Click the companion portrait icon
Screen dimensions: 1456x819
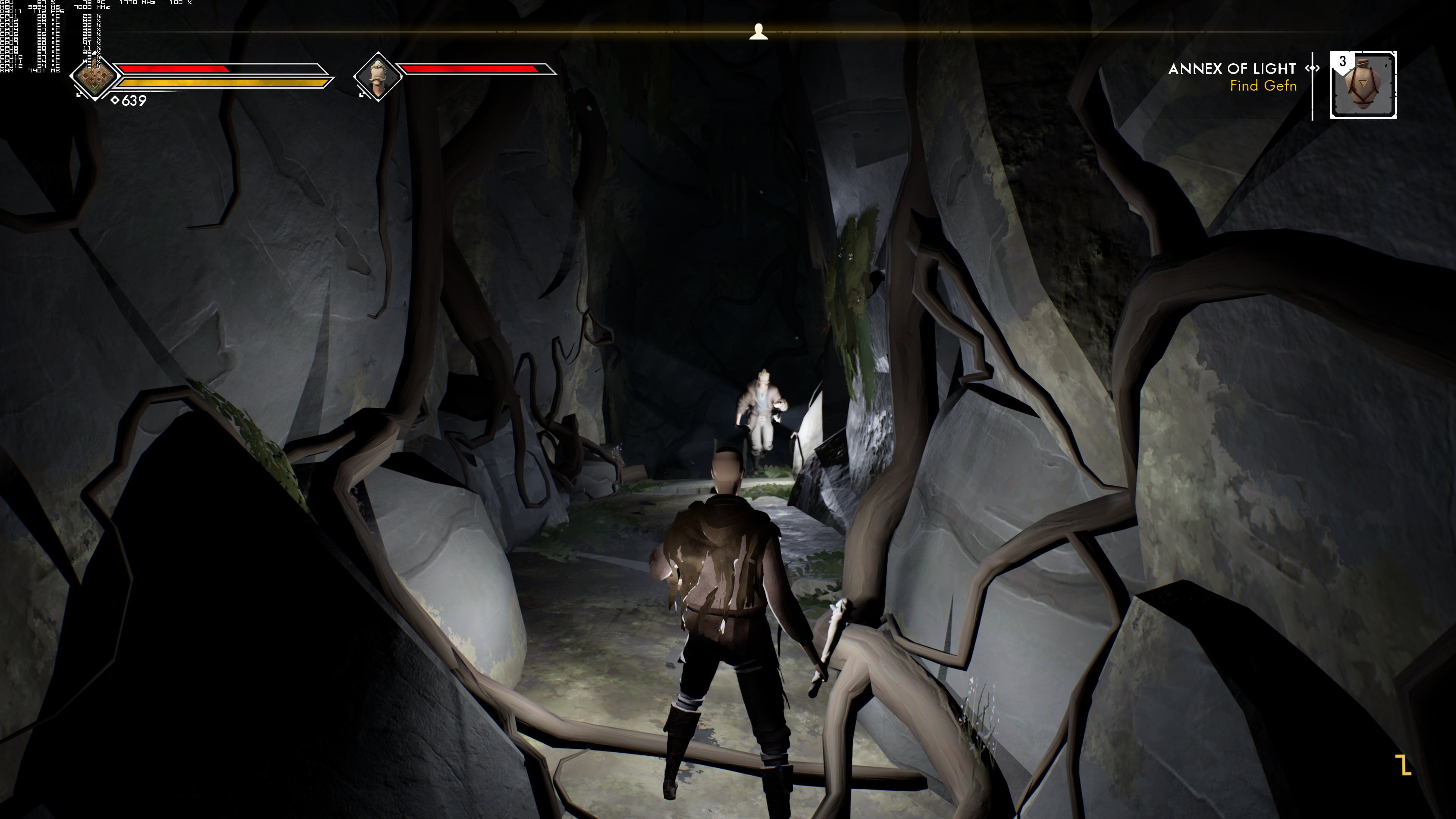pyautogui.click(x=377, y=76)
